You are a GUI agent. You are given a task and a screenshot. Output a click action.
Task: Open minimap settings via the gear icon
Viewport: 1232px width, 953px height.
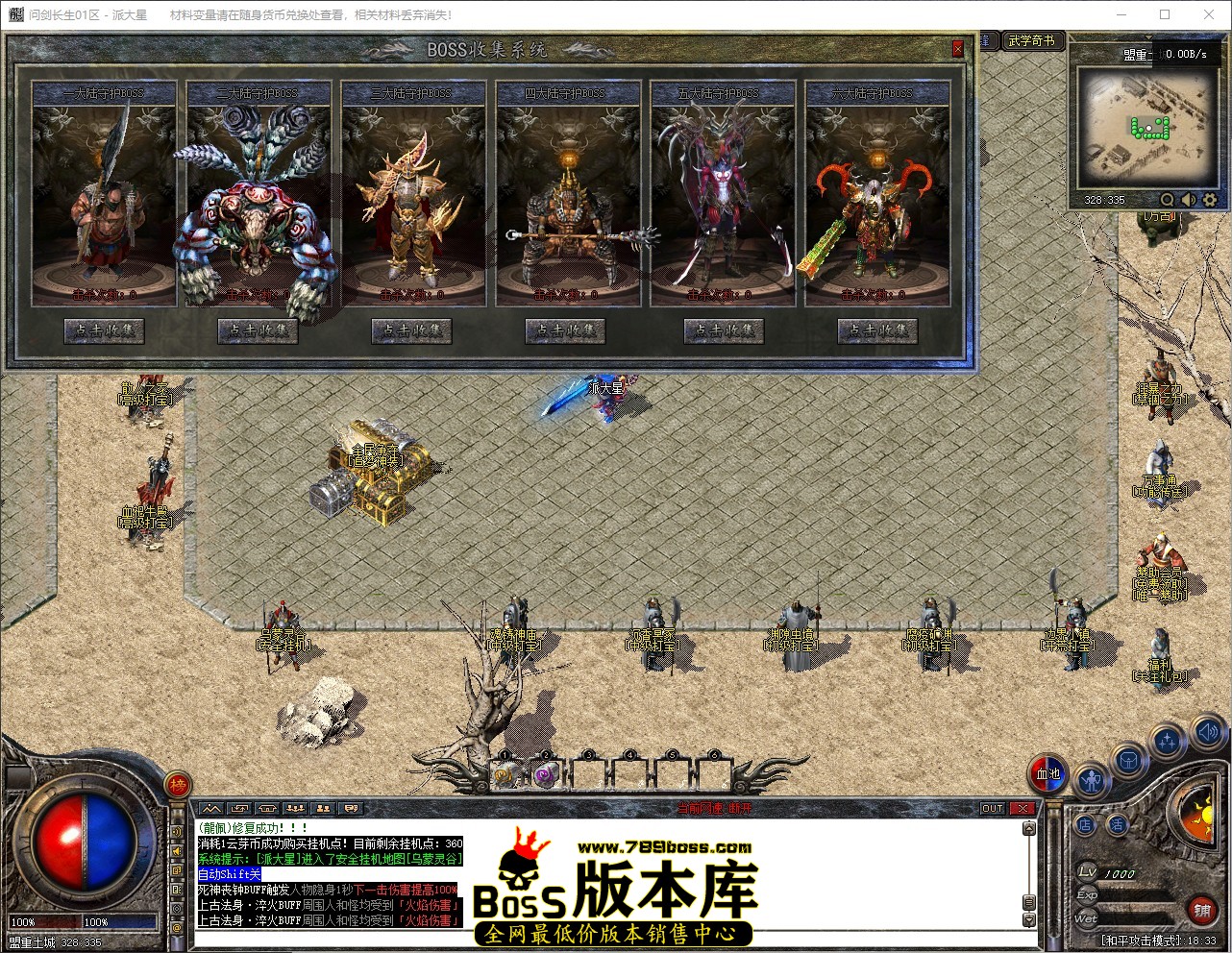pos(1210,200)
